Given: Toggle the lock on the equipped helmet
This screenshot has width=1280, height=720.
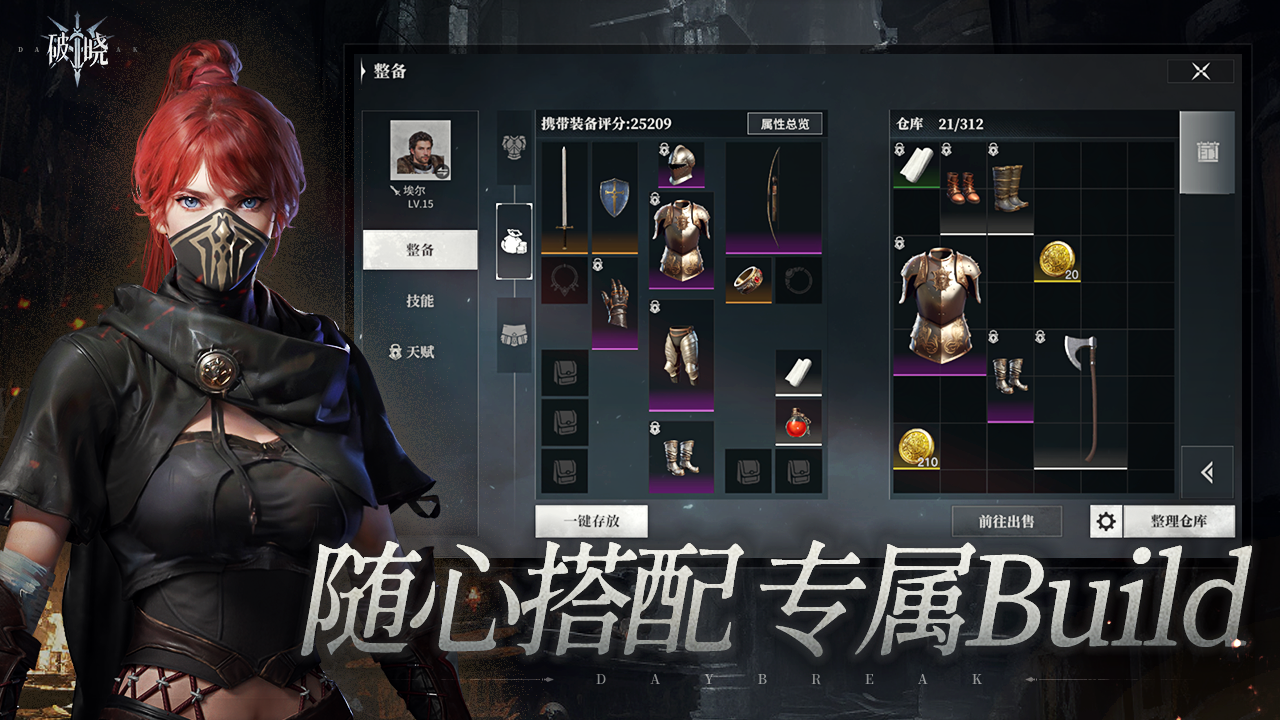Looking at the screenshot, I should pyautogui.click(x=663, y=150).
